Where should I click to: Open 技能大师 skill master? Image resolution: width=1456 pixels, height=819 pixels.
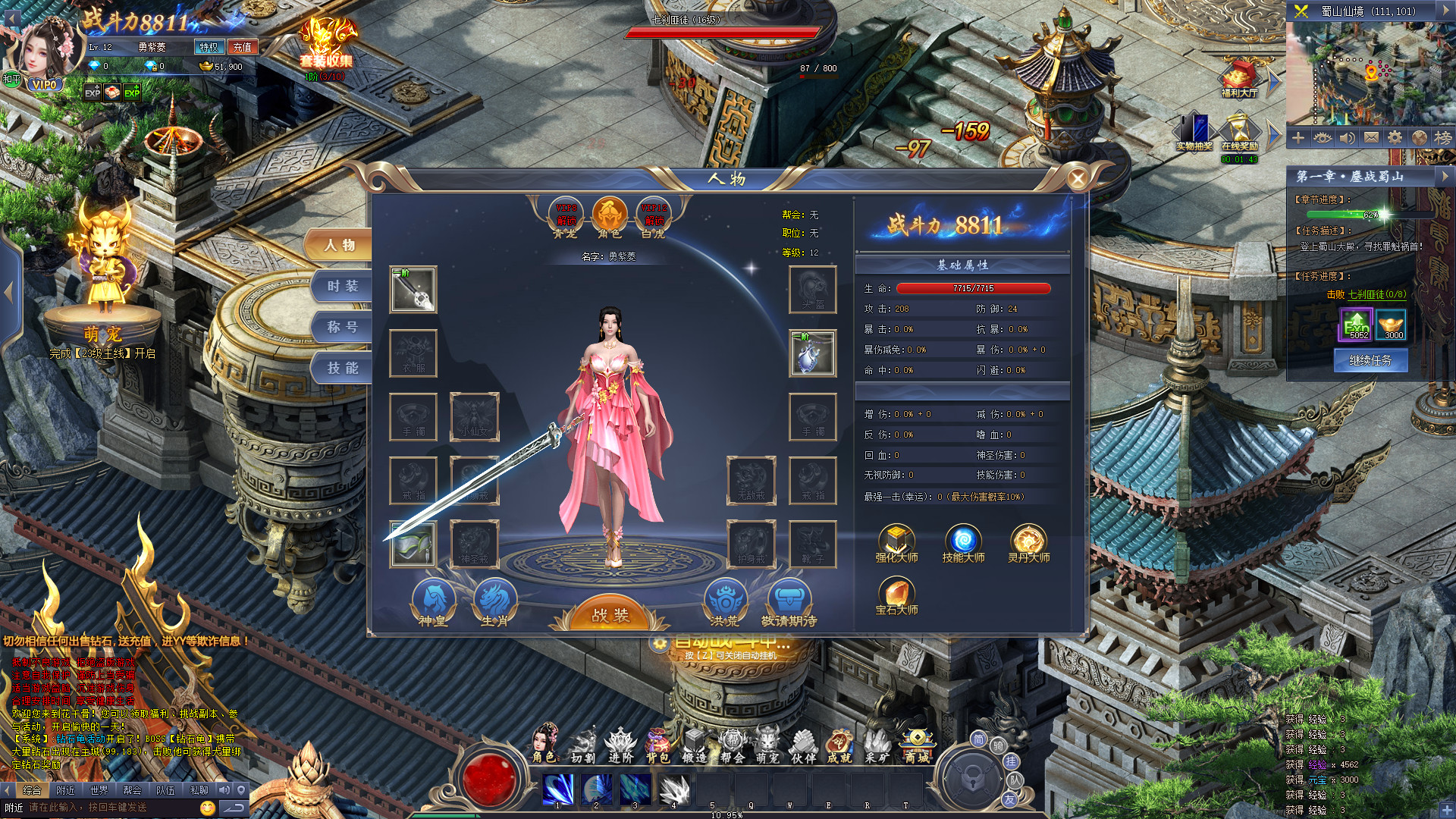point(963,544)
